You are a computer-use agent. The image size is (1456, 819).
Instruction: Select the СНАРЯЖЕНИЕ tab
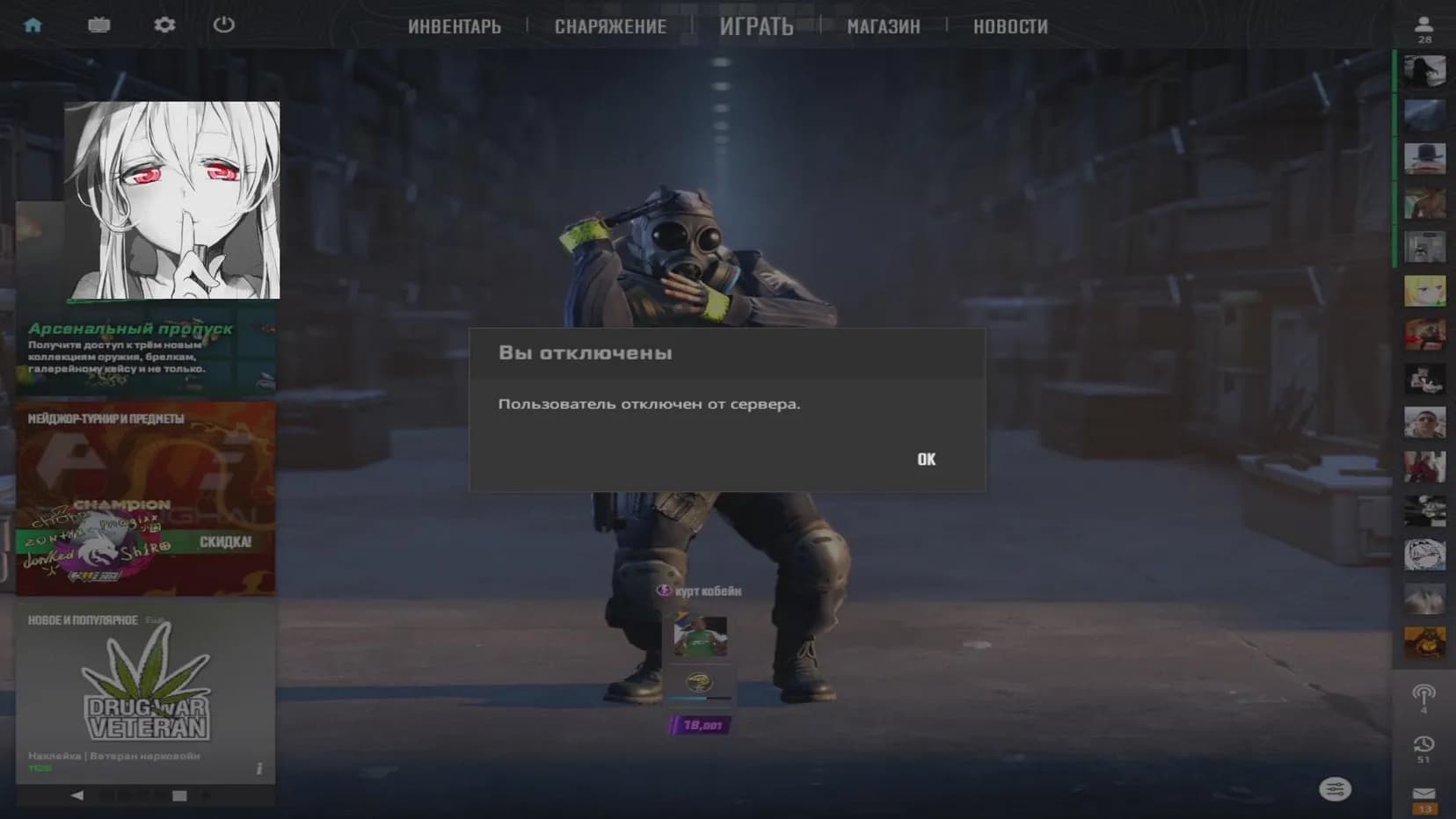(x=610, y=26)
